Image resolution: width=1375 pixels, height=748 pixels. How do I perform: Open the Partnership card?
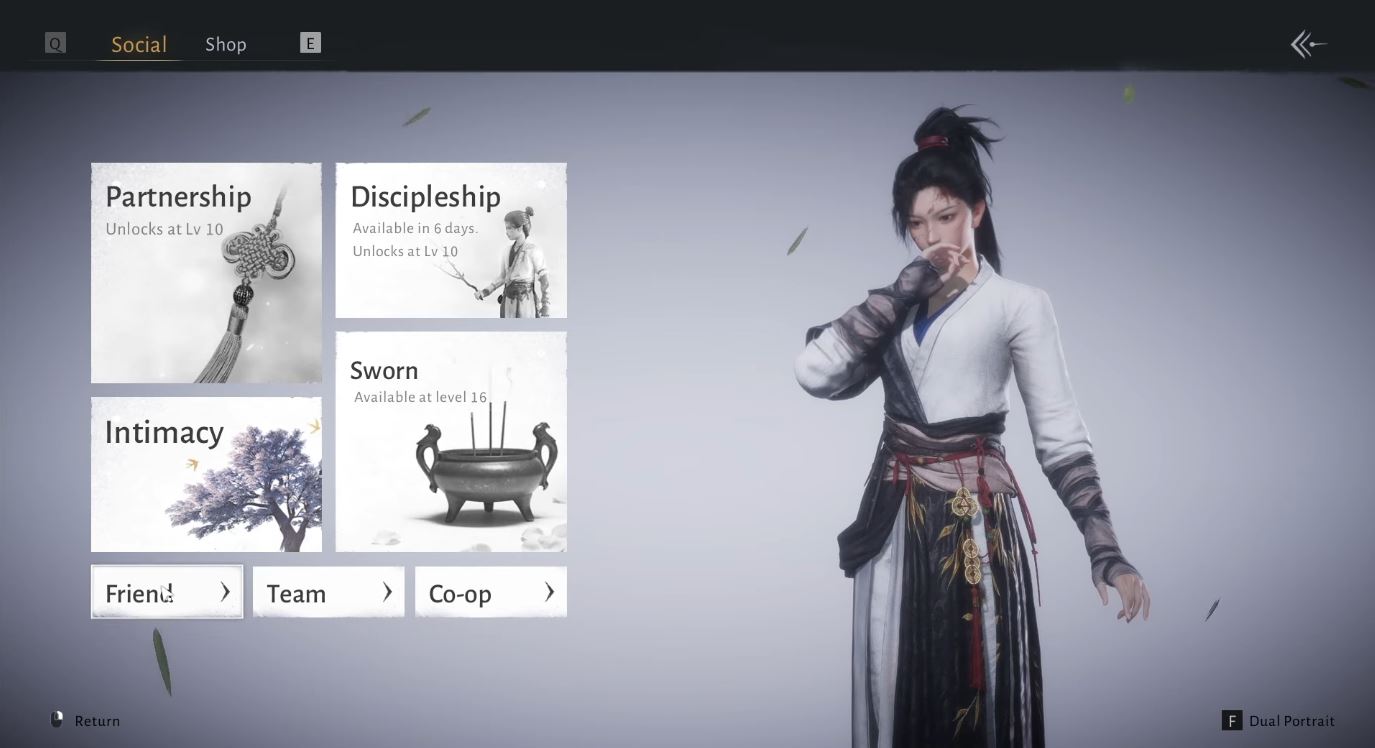pyautogui.click(x=205, y=272)
